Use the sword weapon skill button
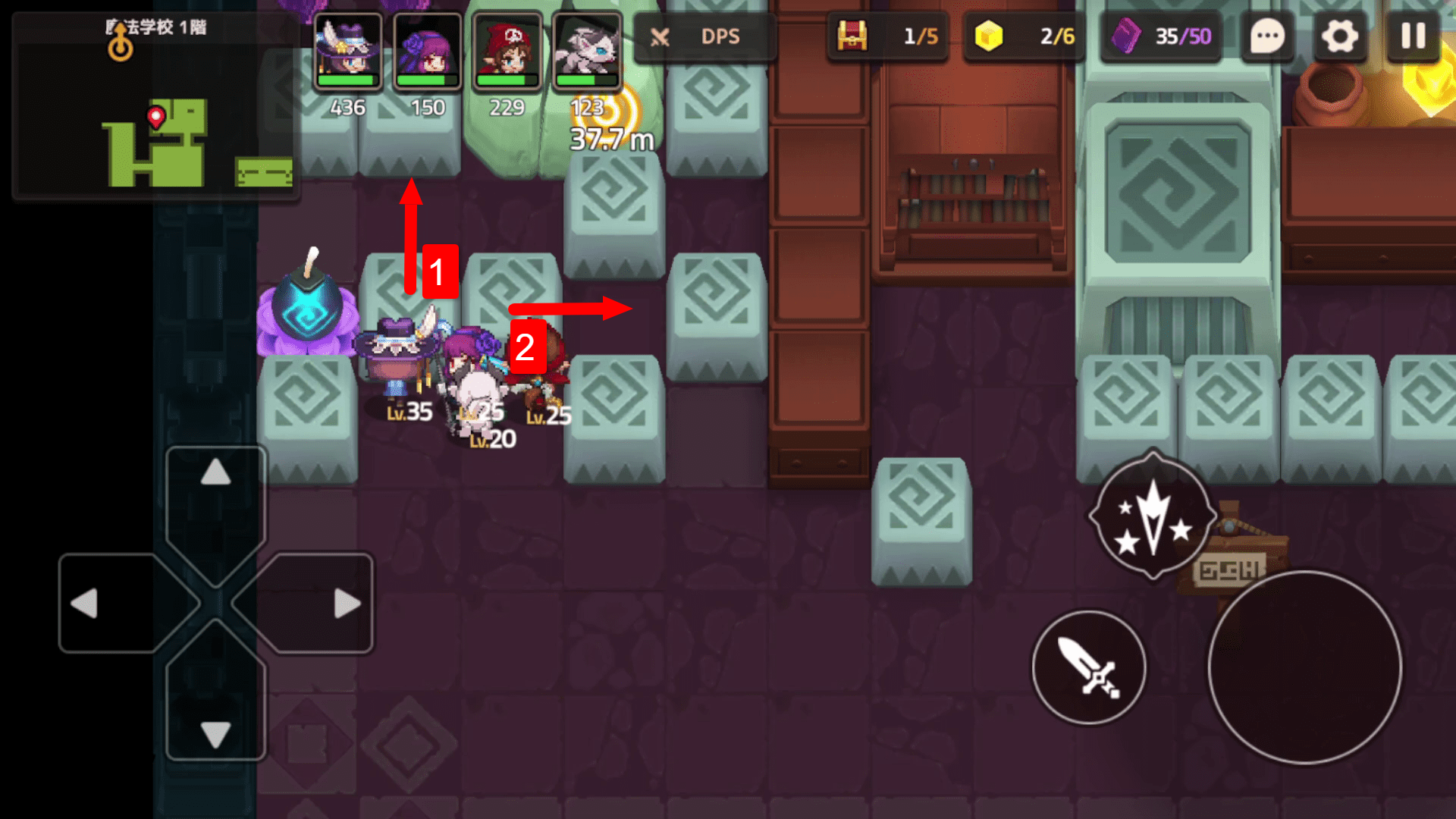Viewport: 1456px width, 819px height. (1089, 667)
